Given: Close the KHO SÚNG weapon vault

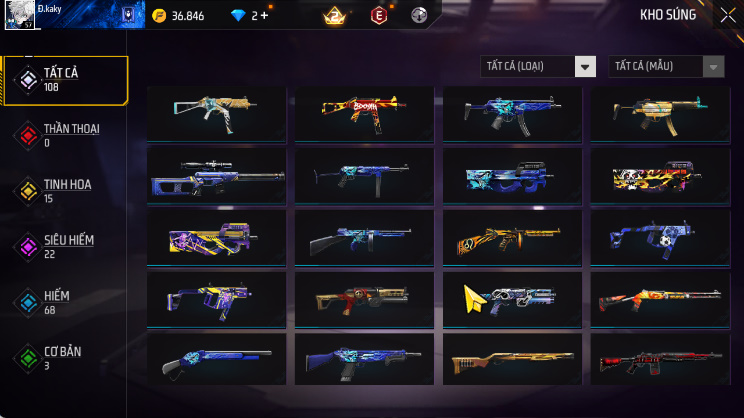Looking at the screenshot, I should 727,15.
